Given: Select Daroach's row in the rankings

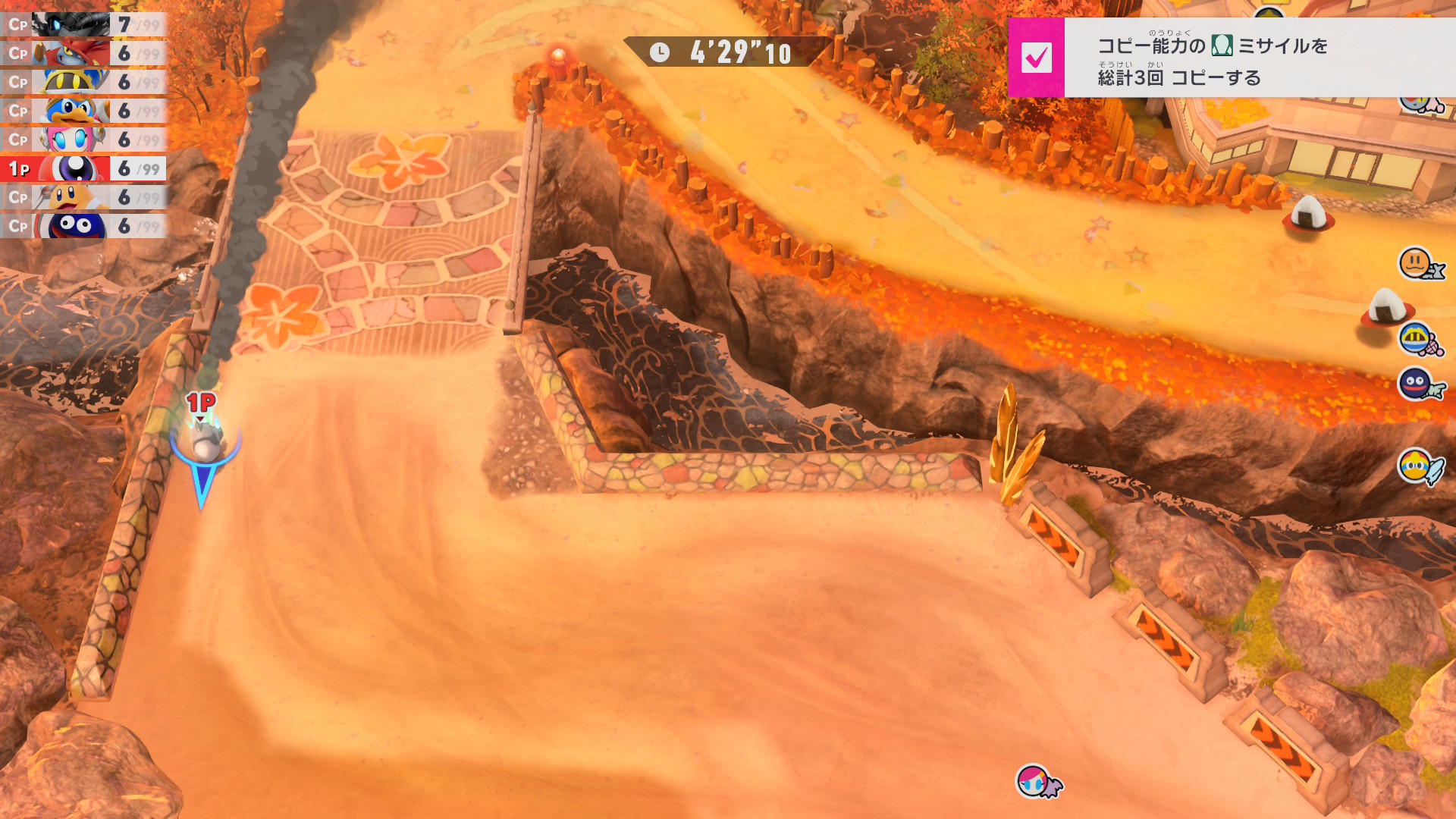Looking at the screenshot, I should coord(83,53).
